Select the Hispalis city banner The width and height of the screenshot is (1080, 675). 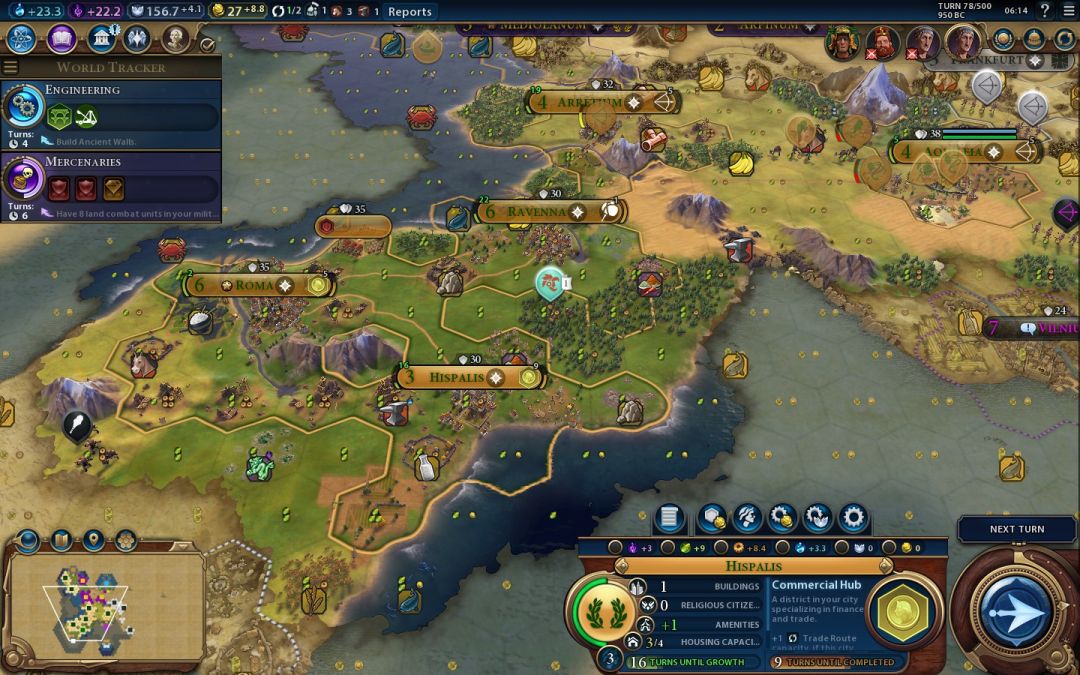coord(456,378)
